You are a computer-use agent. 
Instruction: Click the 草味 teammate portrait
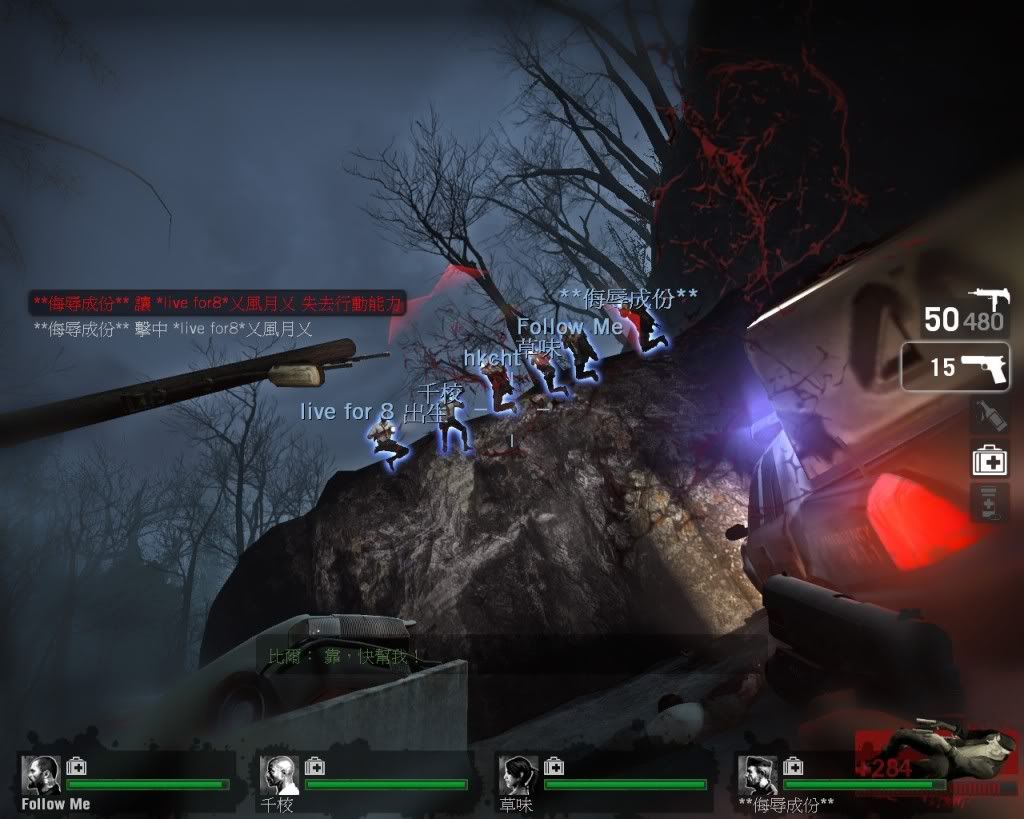coord(518,775)
